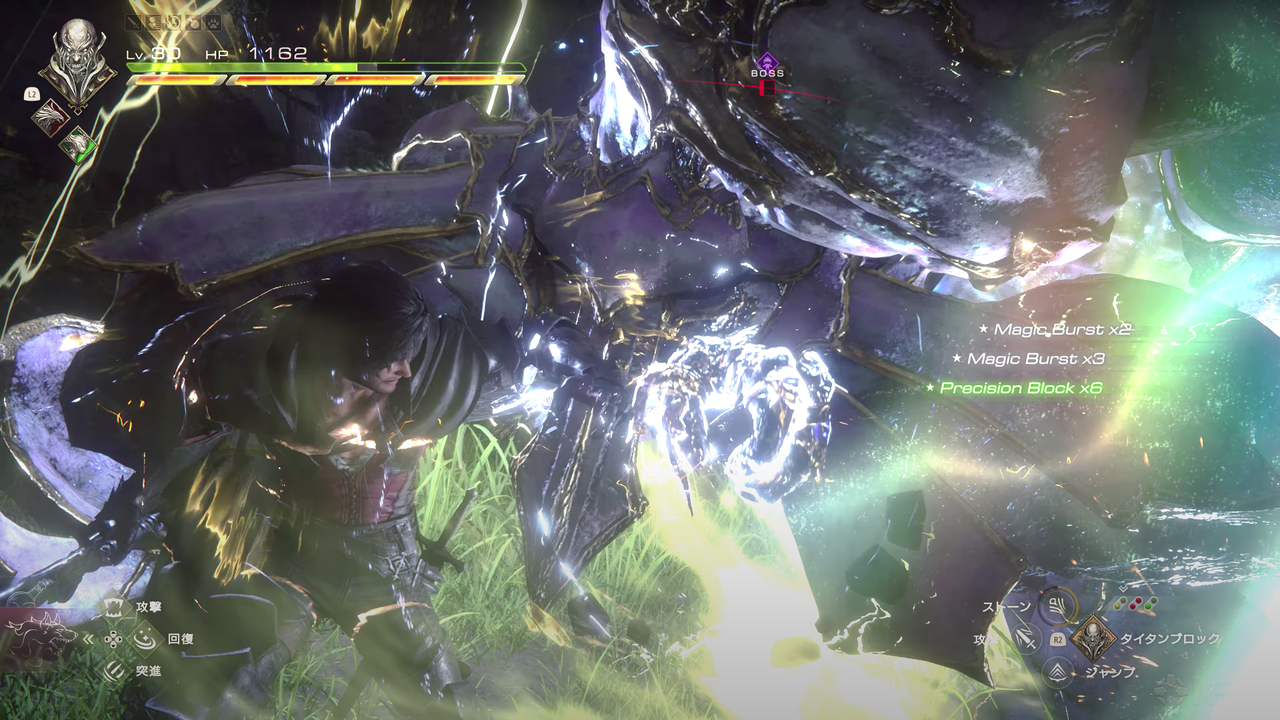Switch to the Phoenix Eikon icon
The height and width of the screenshot is (720, 1280).
(x=50, y=117)
